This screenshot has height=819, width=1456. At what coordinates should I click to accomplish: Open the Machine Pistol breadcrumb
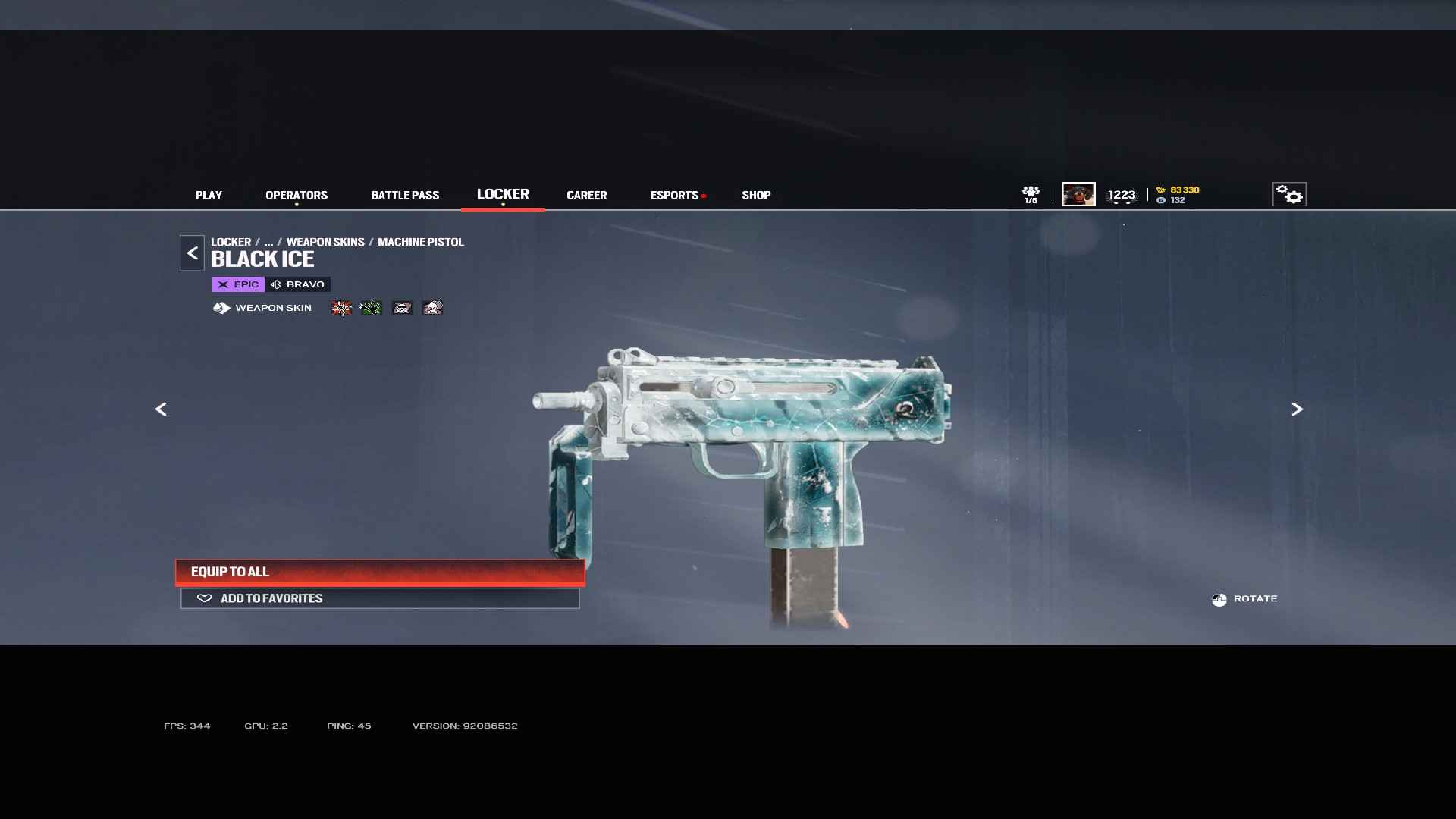[x=421, y=242]
